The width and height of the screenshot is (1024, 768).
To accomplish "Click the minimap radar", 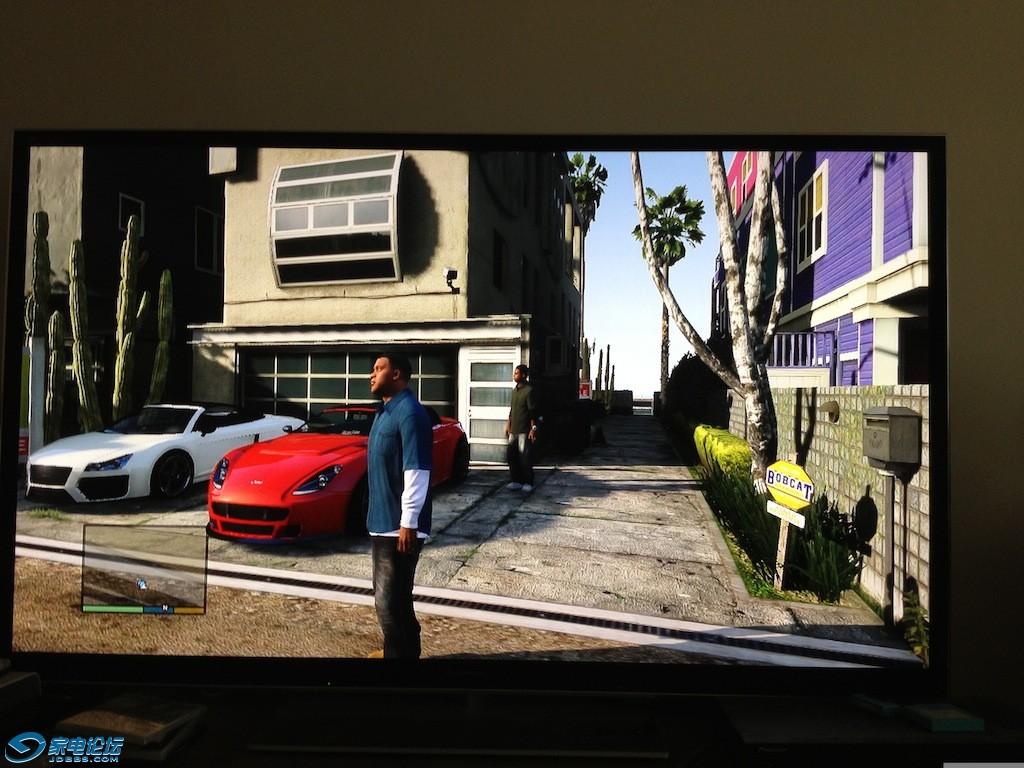I will pos(144,566).
